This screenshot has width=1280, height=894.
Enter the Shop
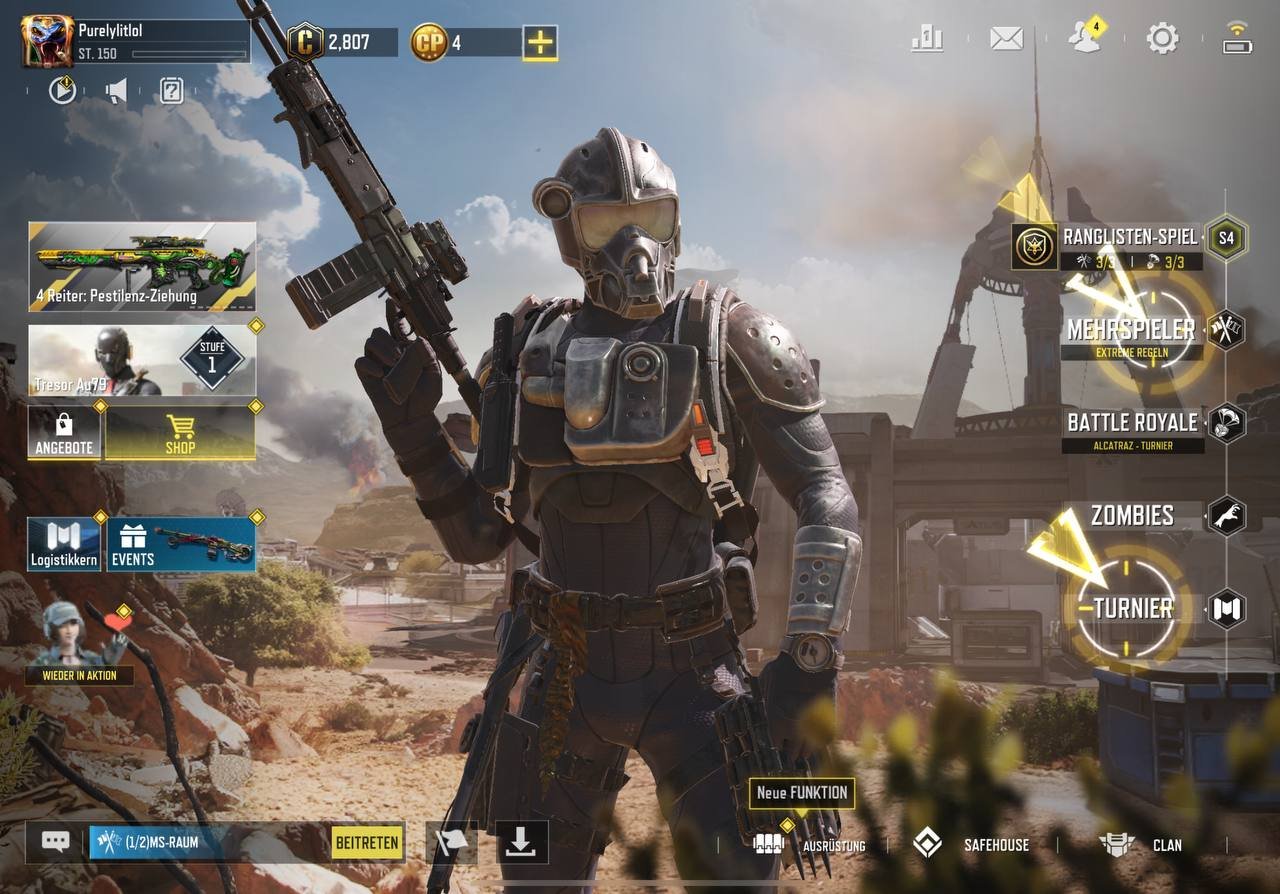click(x=180, y=433)
